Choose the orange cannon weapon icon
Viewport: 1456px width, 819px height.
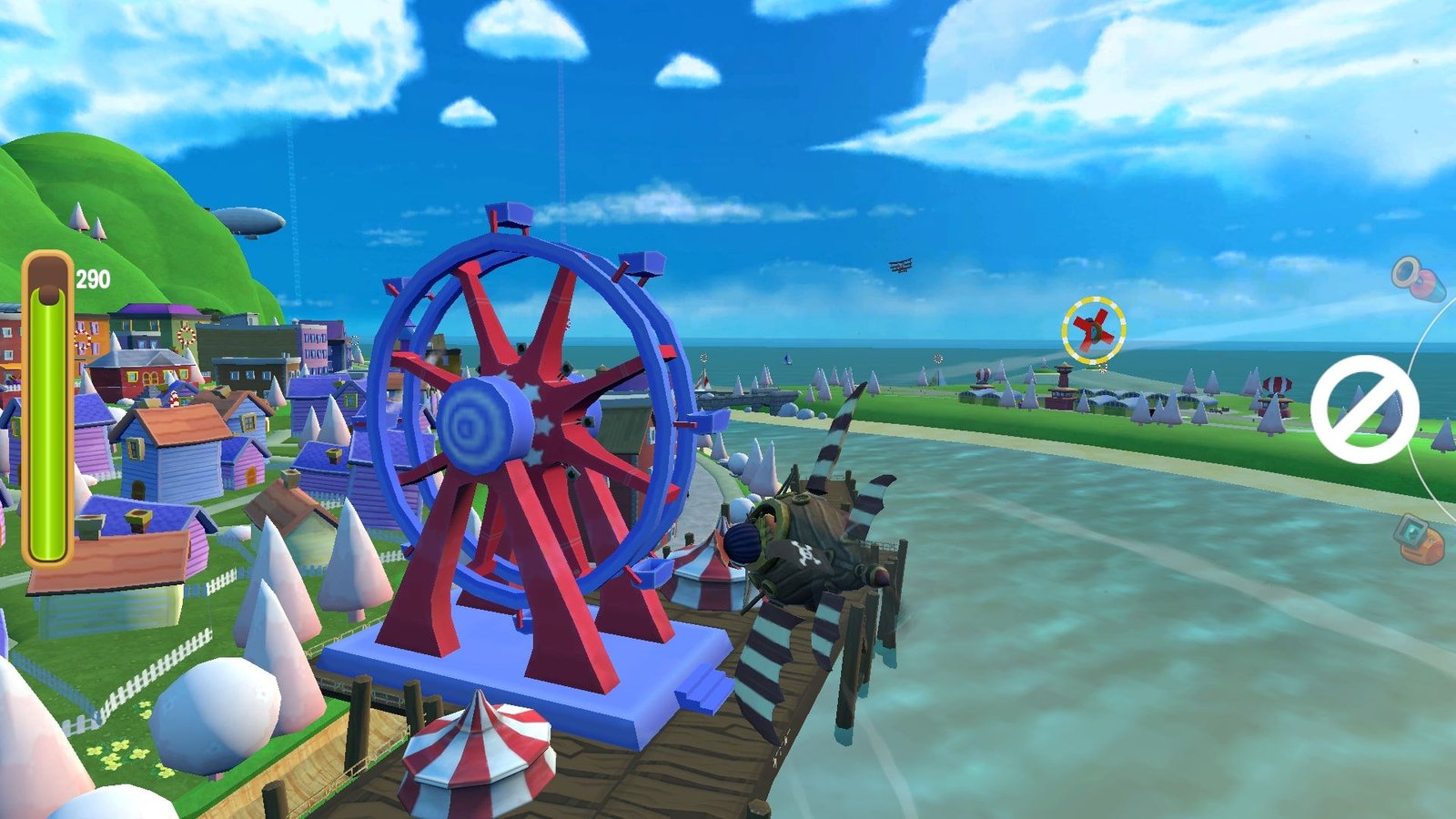[x=1419, y=538]
